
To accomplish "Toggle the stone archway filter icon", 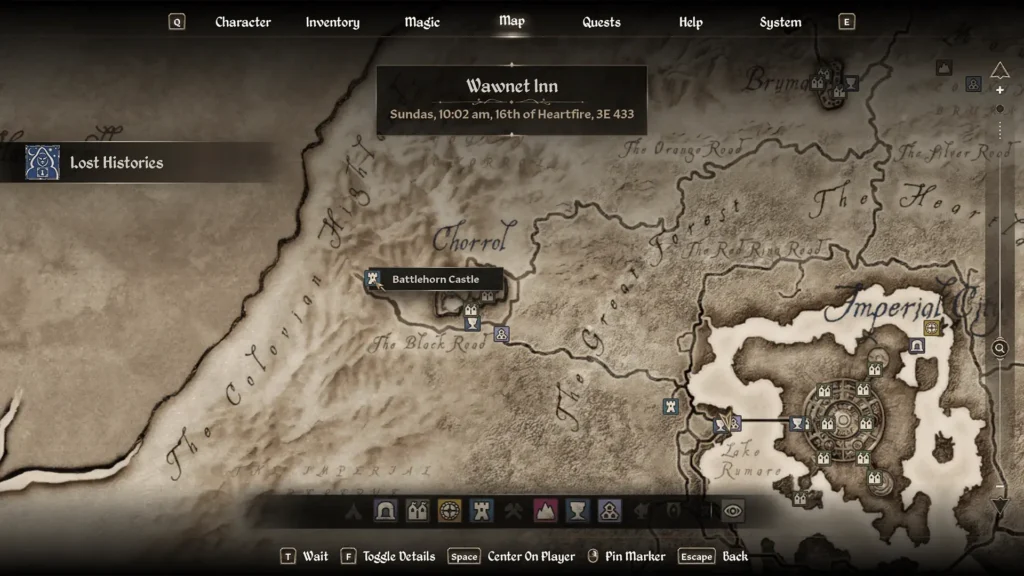I will click(x=386, y=511).
